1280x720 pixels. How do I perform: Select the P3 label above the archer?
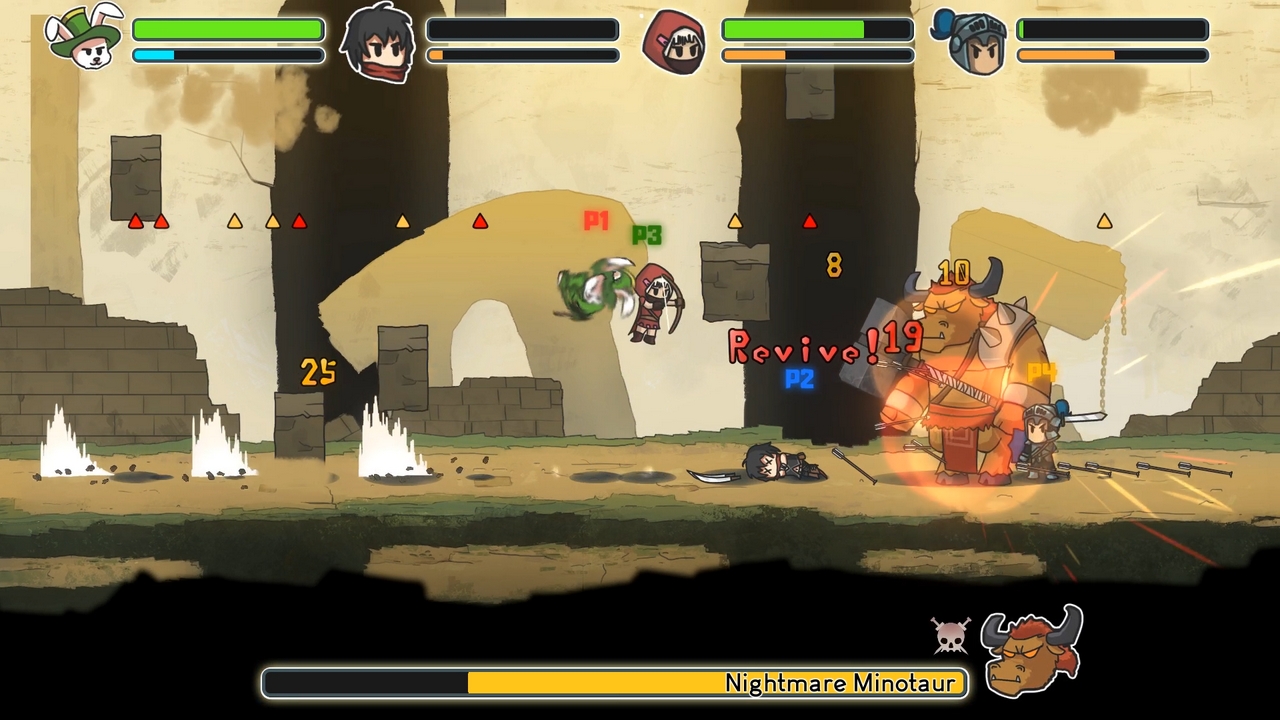[645, 233]
